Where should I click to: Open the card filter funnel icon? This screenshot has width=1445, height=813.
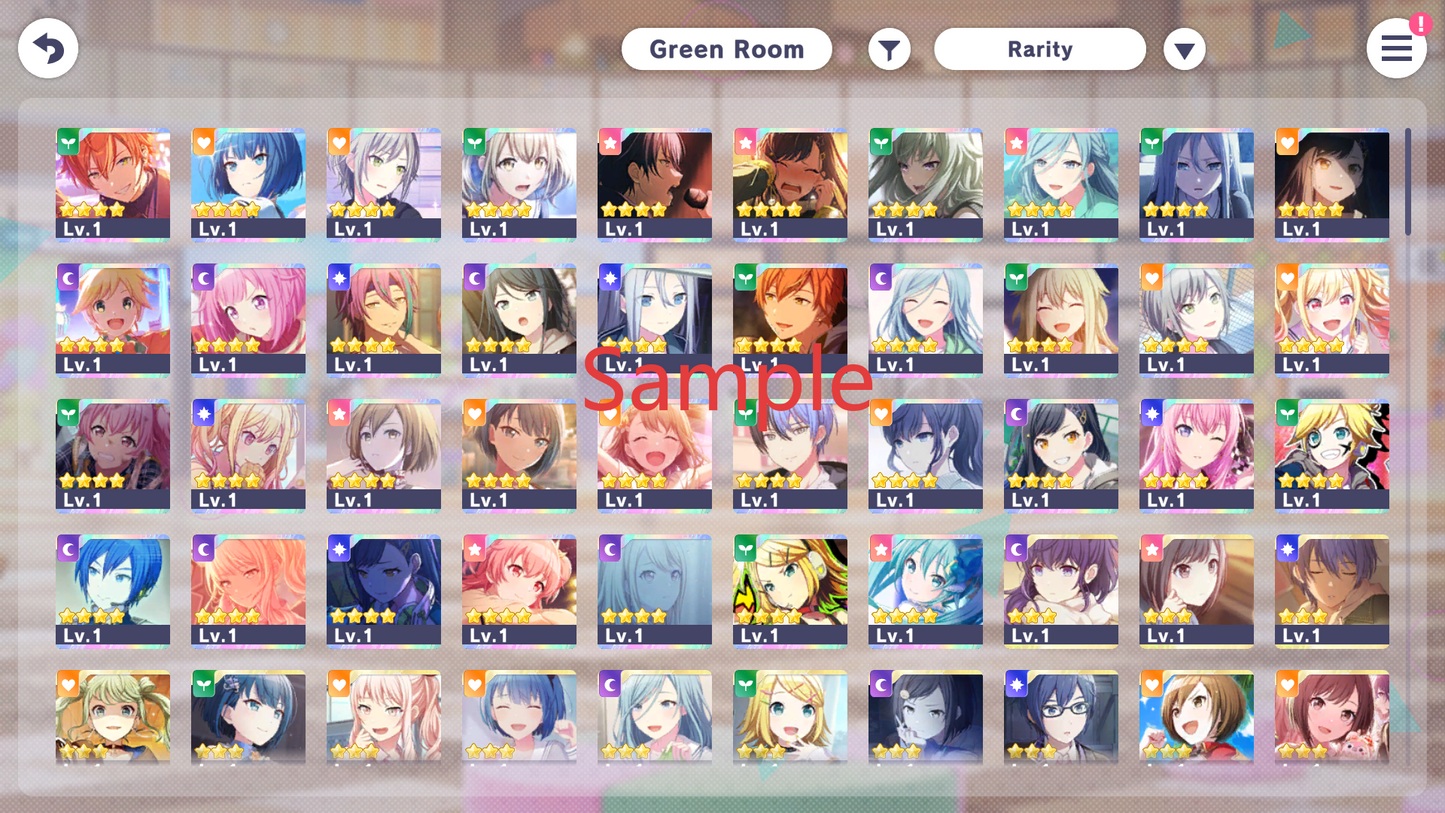889,48
